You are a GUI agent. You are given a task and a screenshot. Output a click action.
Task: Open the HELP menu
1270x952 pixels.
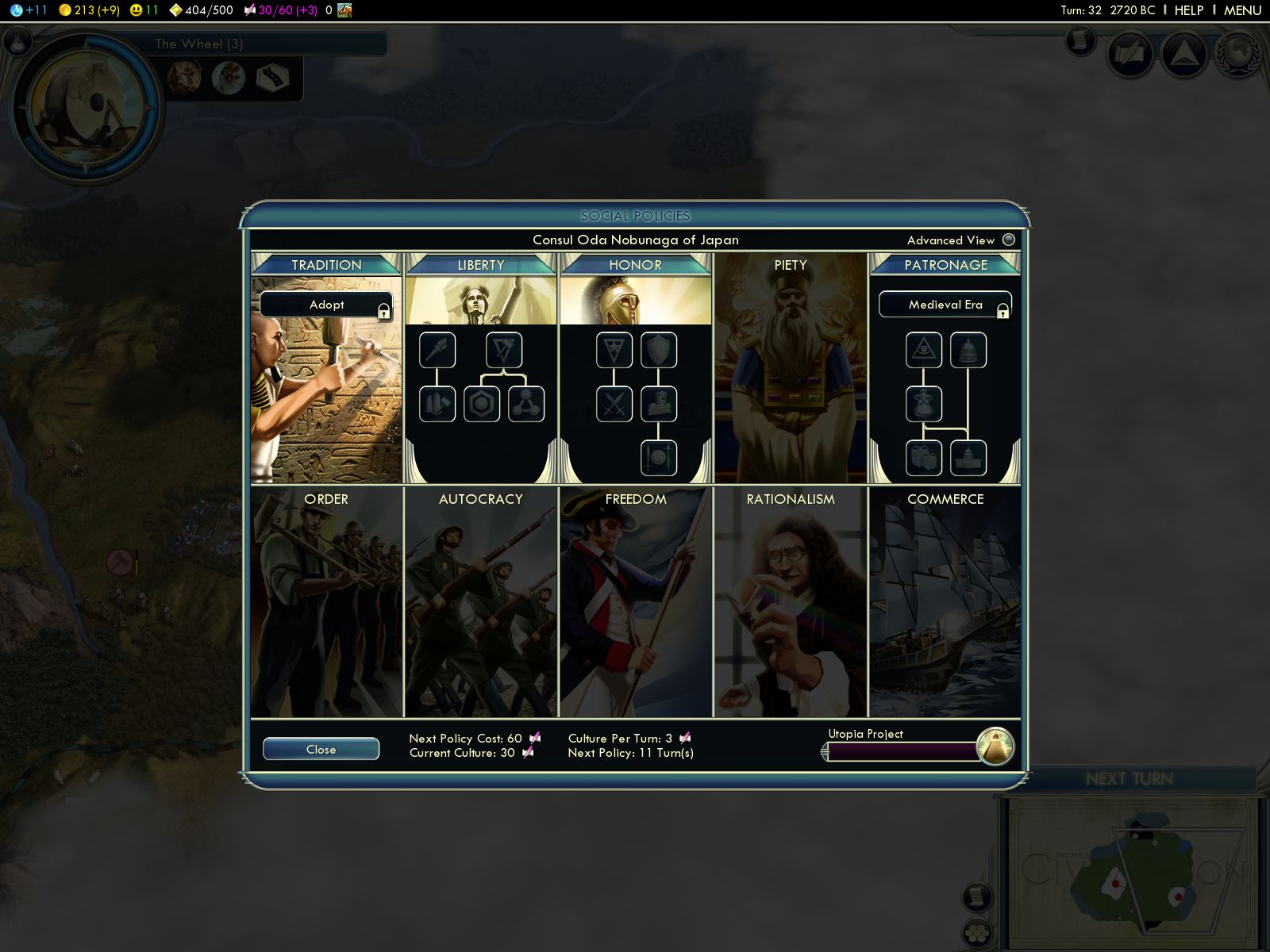coord(1188,10)
